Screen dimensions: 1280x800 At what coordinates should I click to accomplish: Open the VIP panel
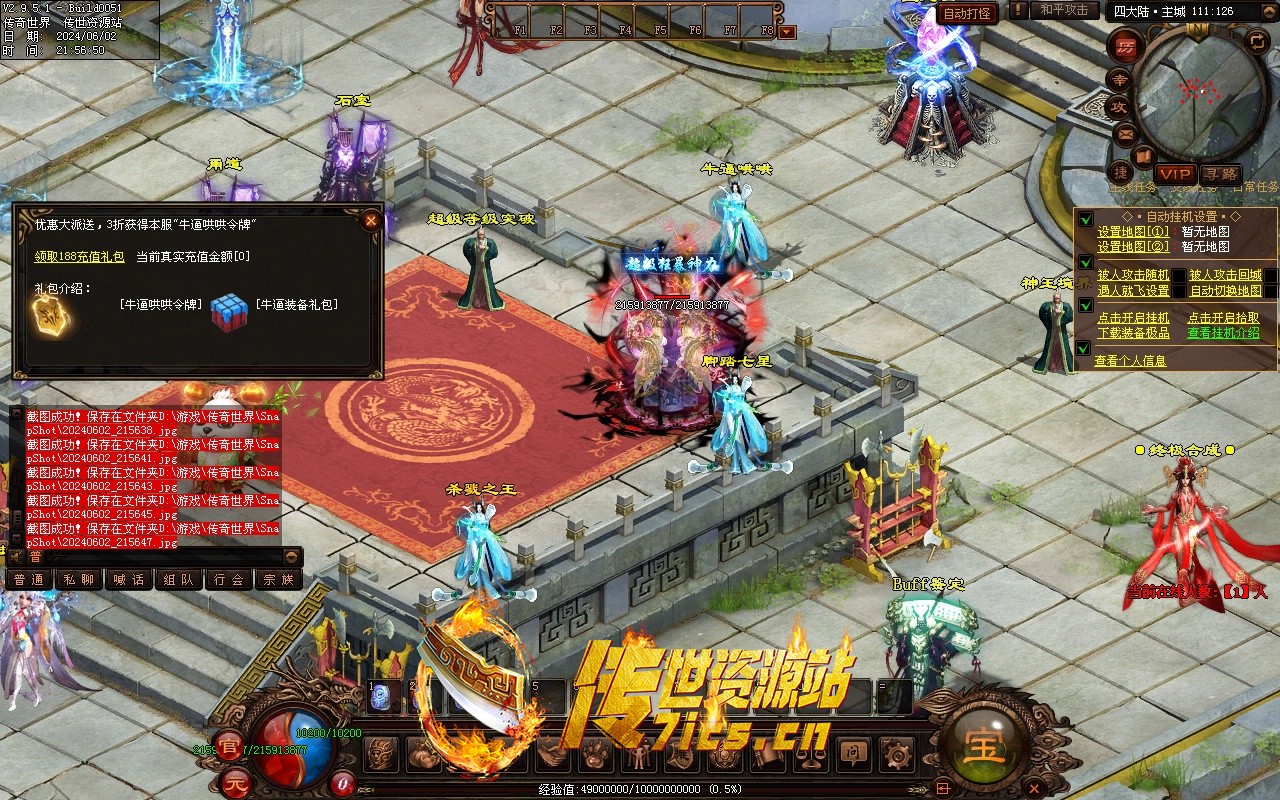[1175, 174]
